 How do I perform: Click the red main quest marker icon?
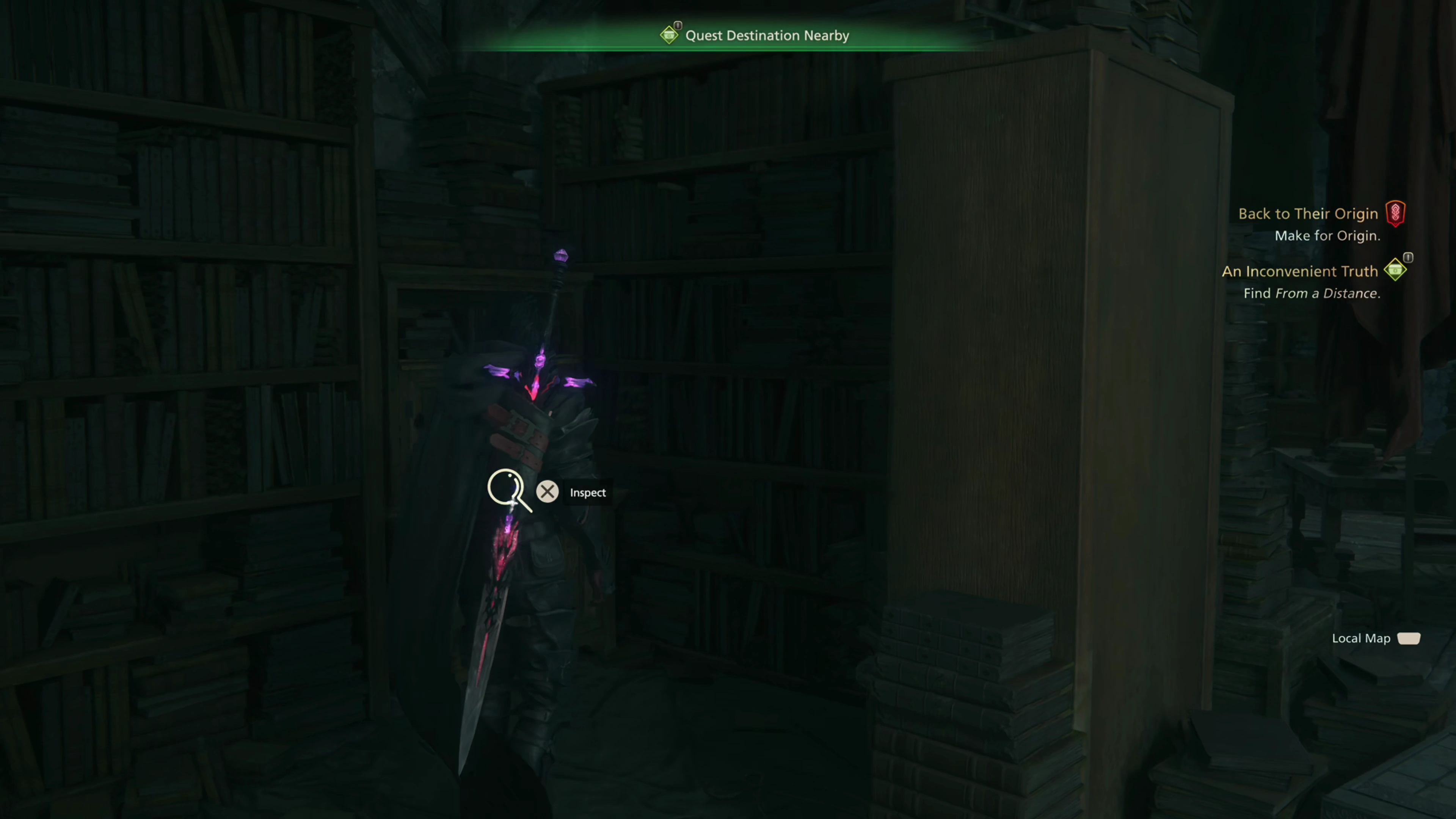1395,213
